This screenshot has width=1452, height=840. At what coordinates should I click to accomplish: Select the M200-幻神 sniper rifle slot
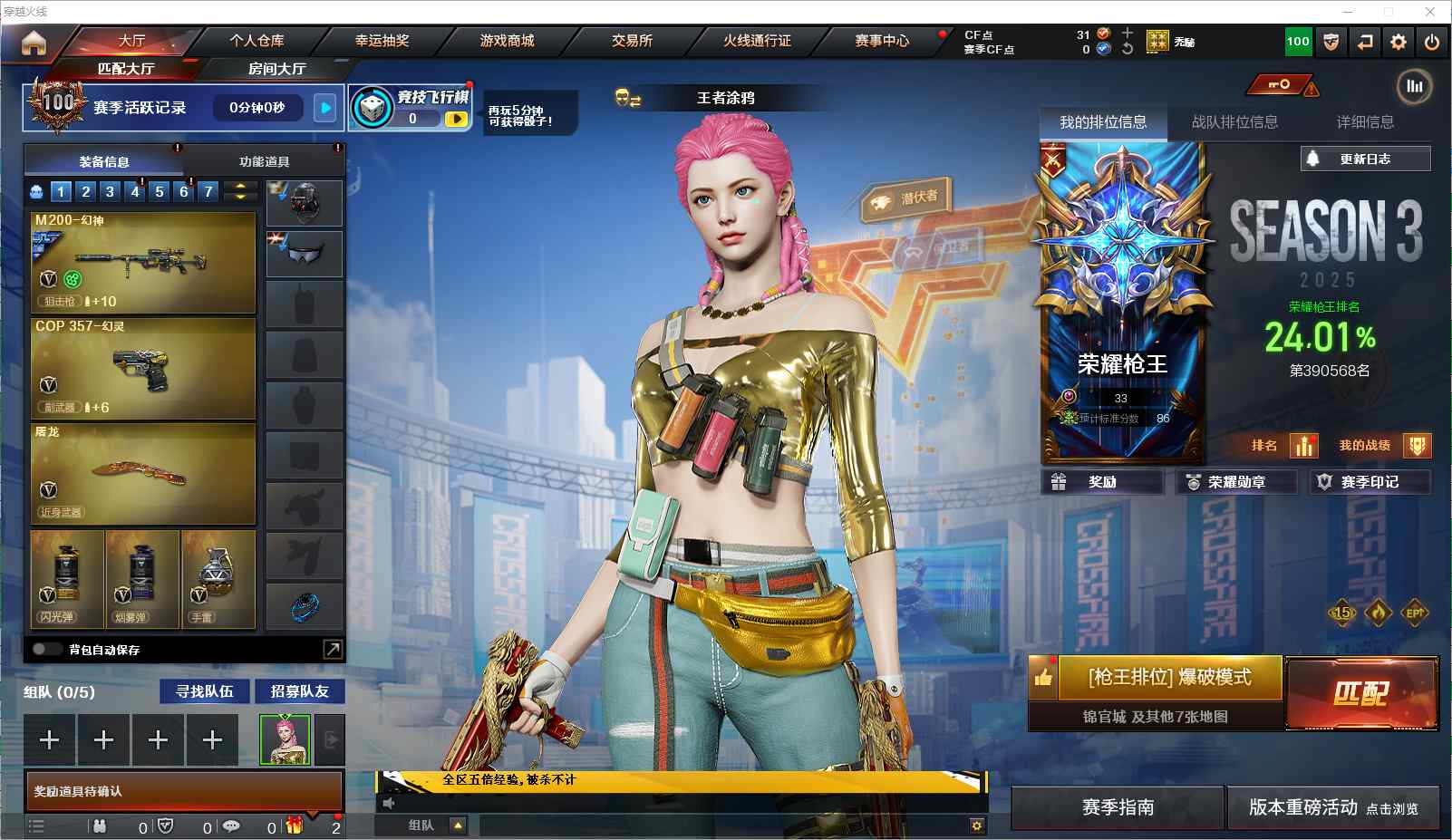click(143, 263)
